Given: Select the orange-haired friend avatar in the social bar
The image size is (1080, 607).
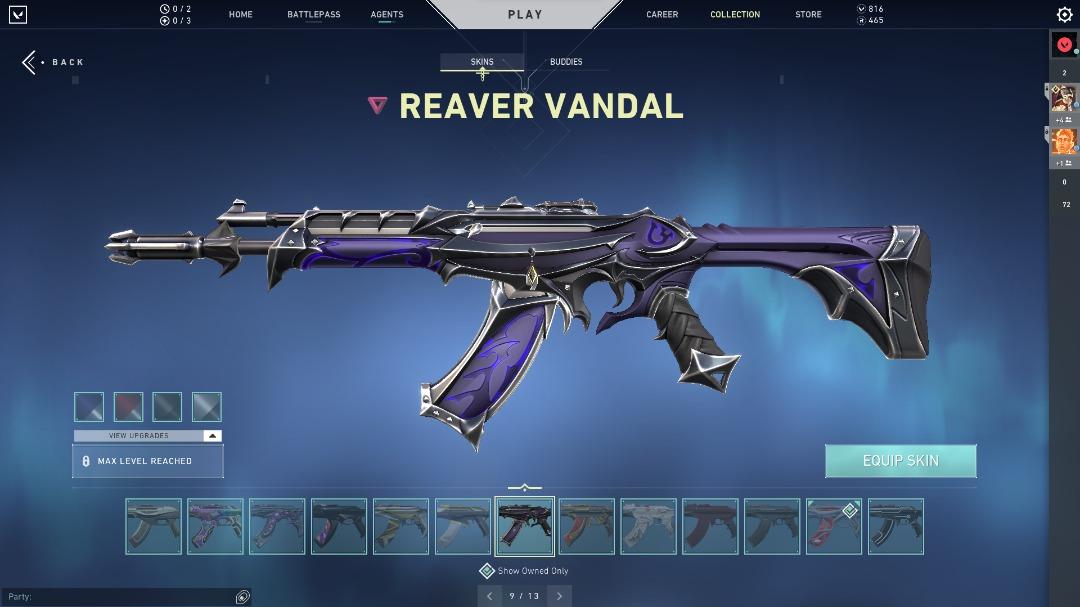Looking at the screenshot, I should (1064, 141).
